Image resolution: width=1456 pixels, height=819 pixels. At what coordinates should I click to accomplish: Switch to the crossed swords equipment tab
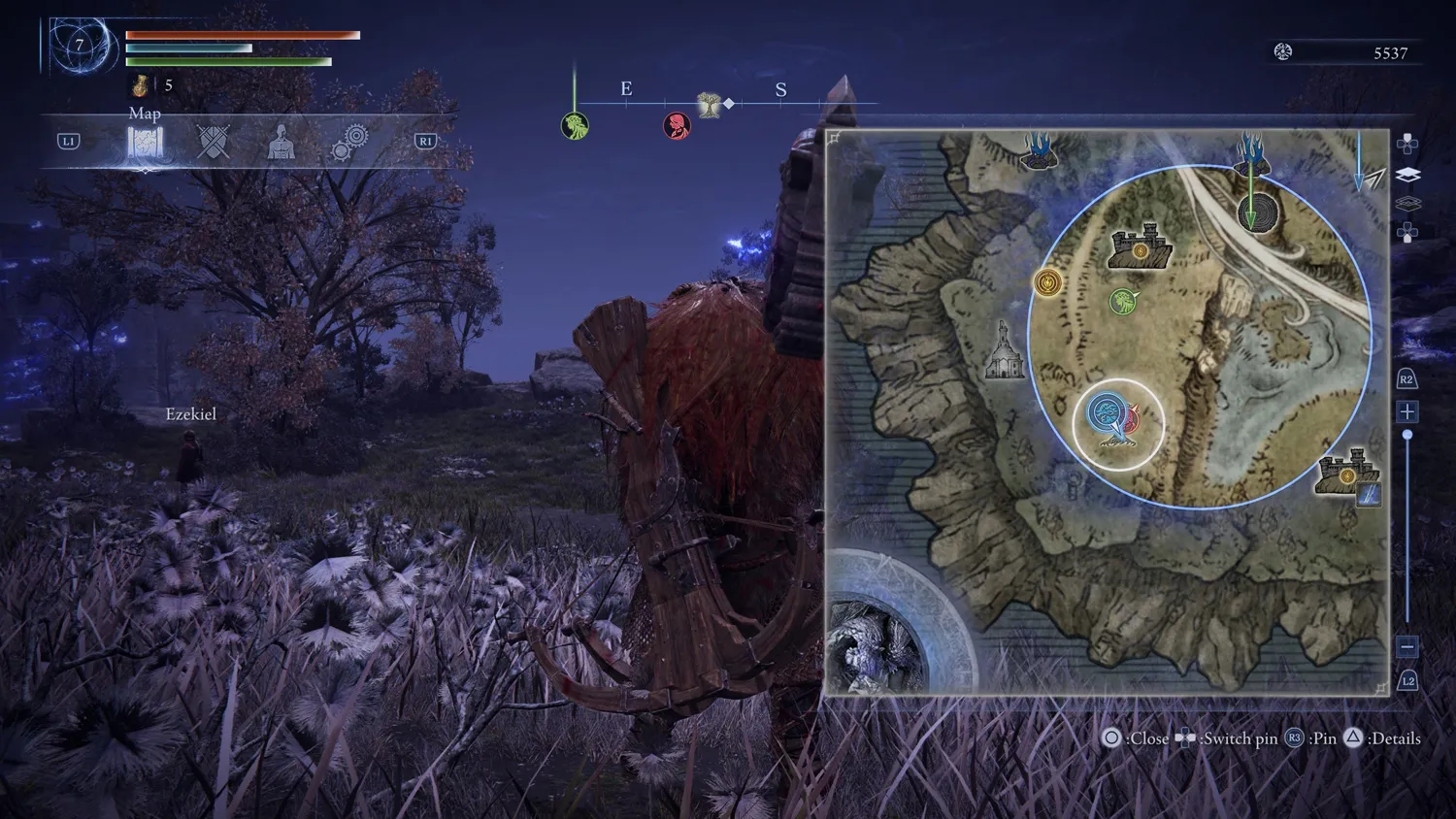click(x=214, y=143)
